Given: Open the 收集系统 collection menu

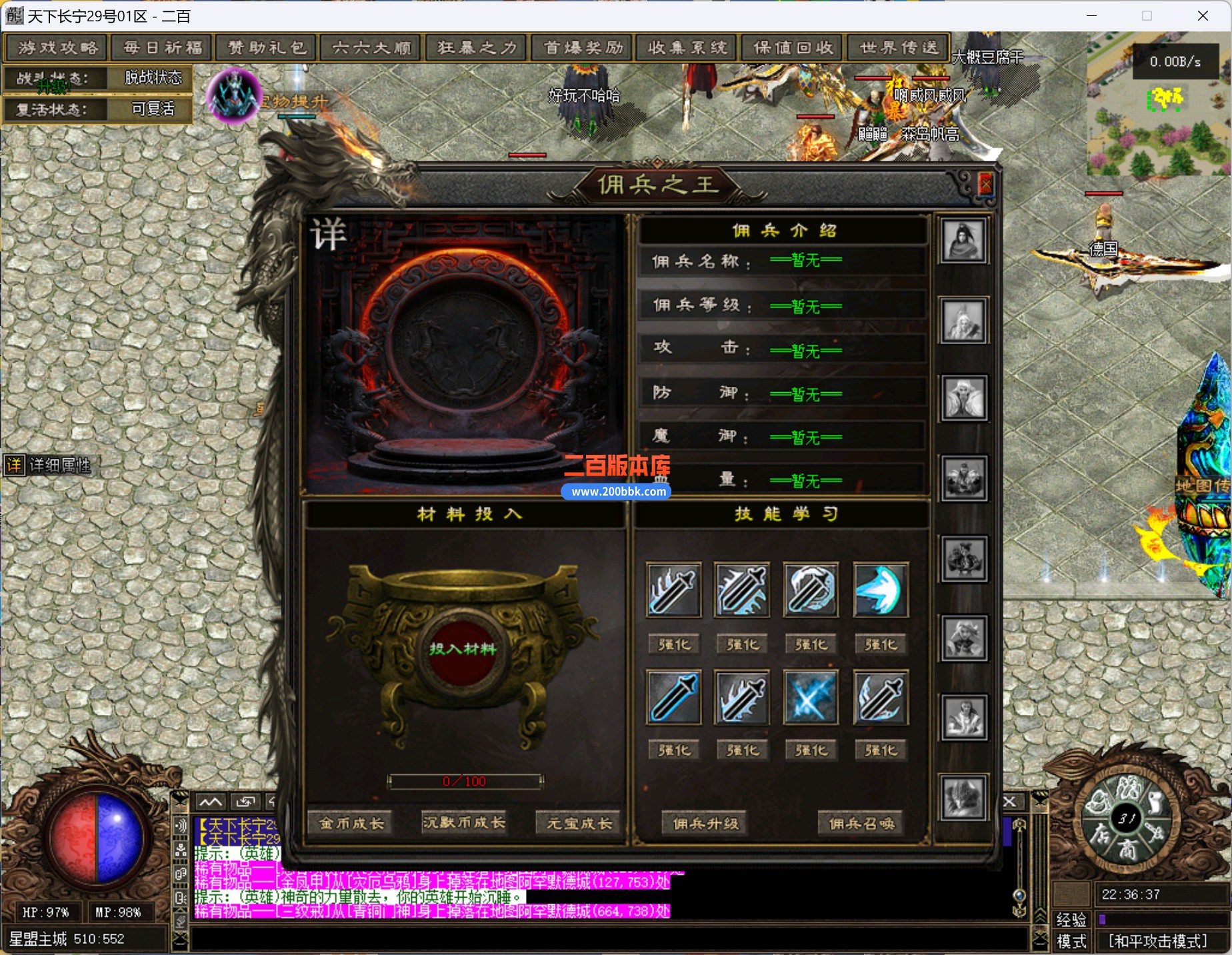Looking at the screenshot, I should click(687, 48).
